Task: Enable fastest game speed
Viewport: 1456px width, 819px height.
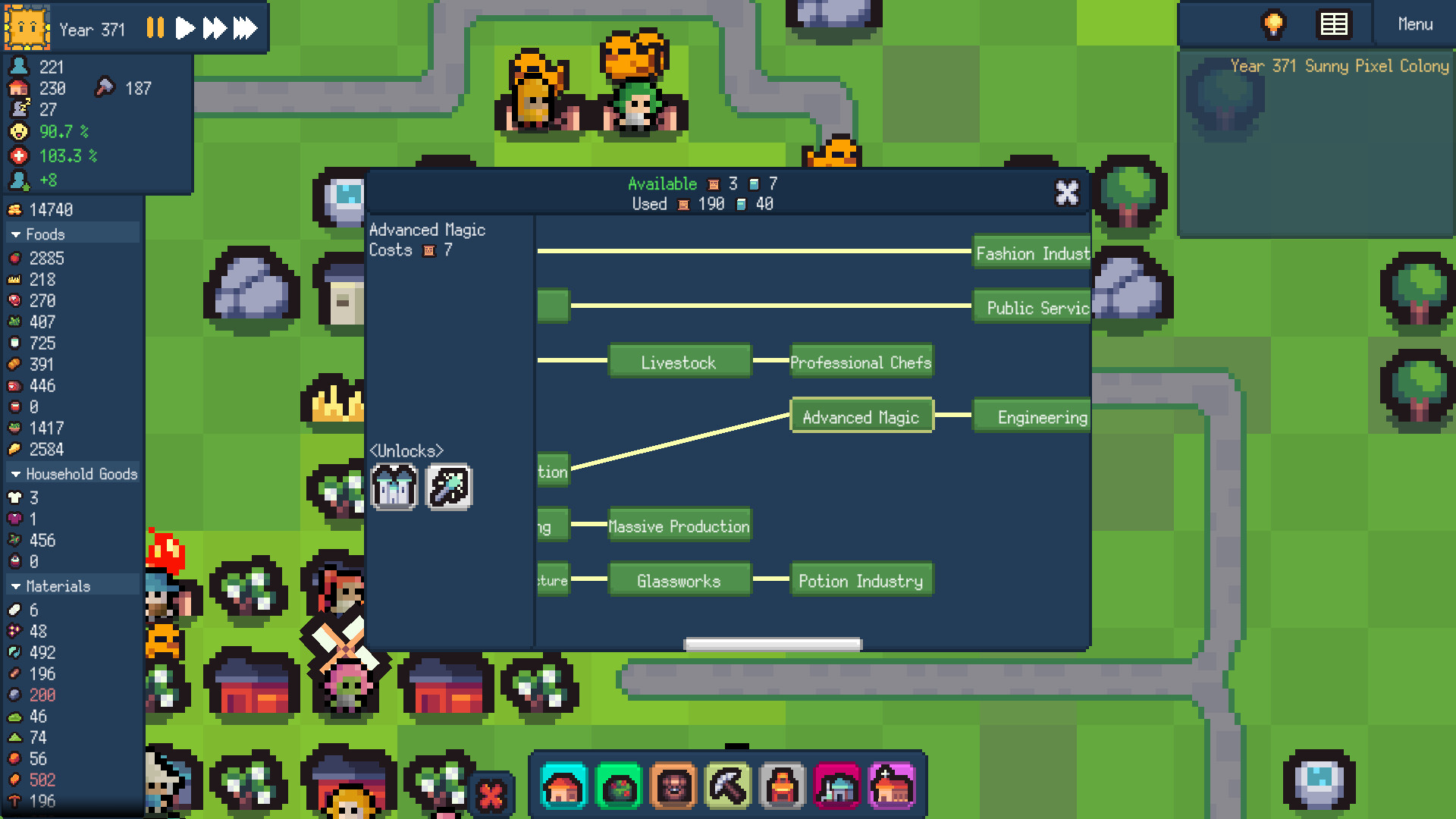Action: [x=244, y=27]
